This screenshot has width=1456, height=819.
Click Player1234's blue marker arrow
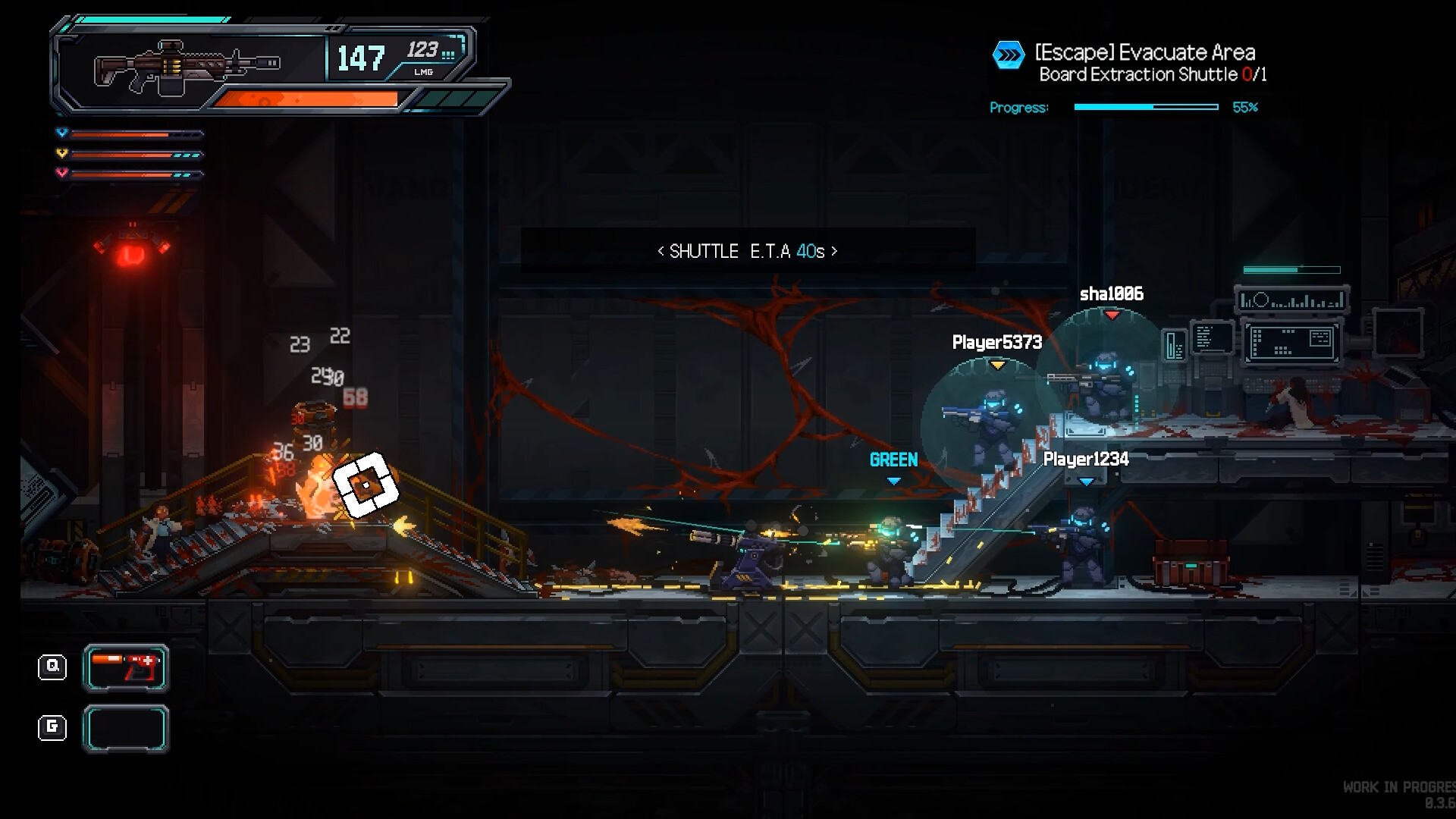(x=1086, y=479)
